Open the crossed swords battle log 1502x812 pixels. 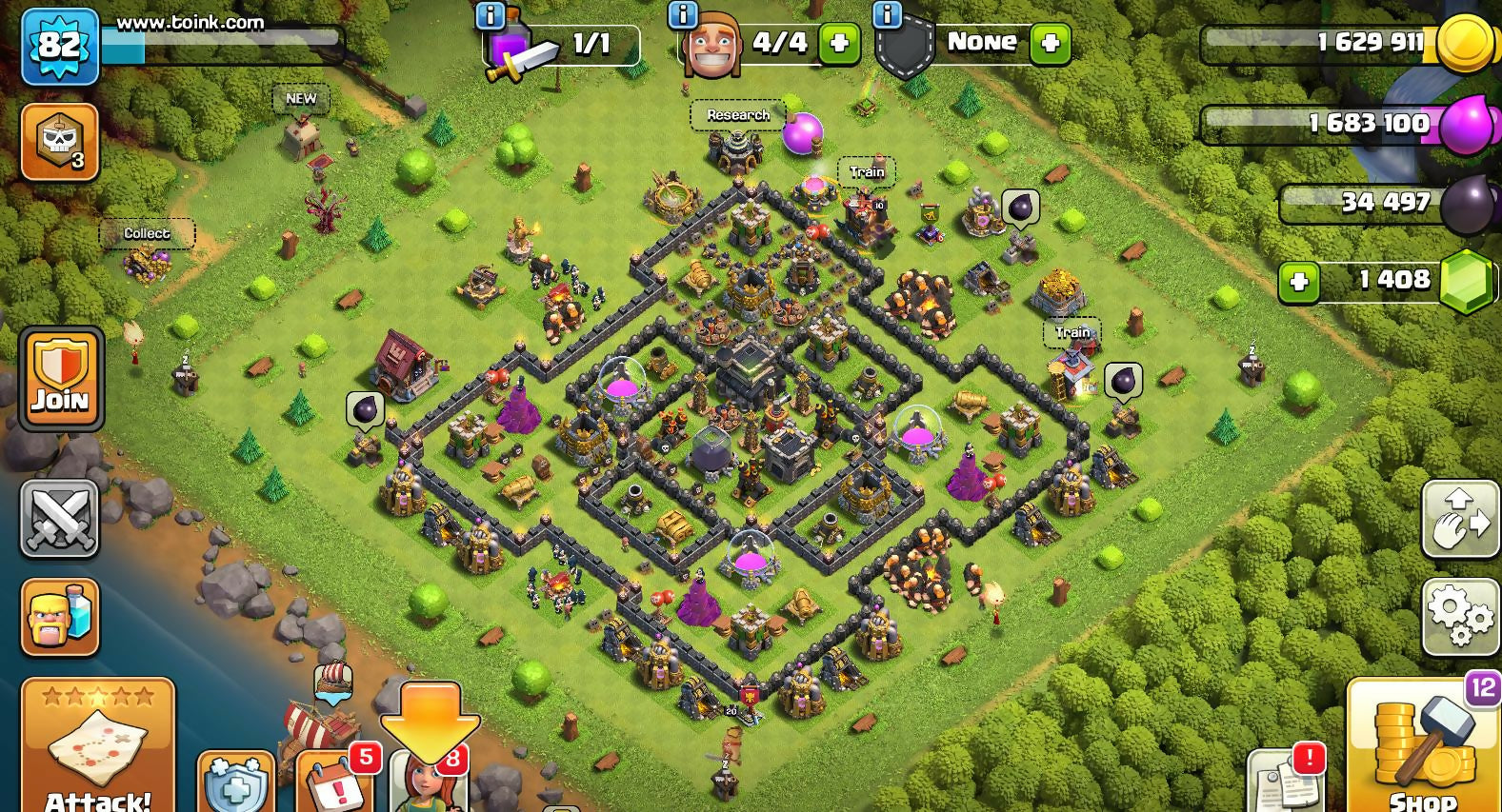tap(59, 519)
